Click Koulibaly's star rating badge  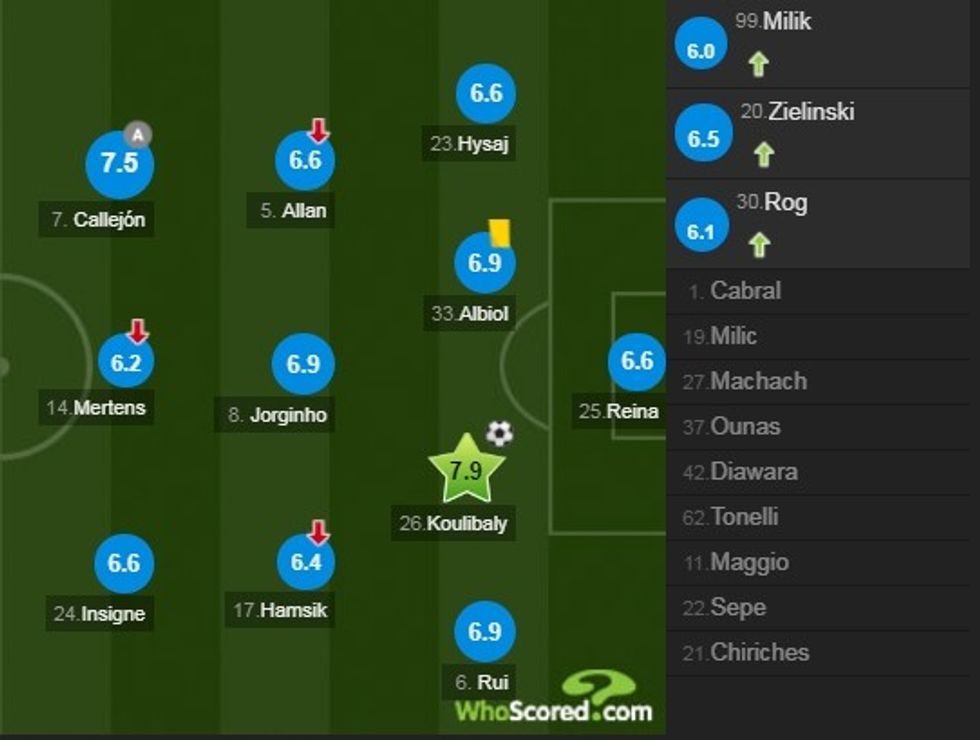click(x=467, y=469)
